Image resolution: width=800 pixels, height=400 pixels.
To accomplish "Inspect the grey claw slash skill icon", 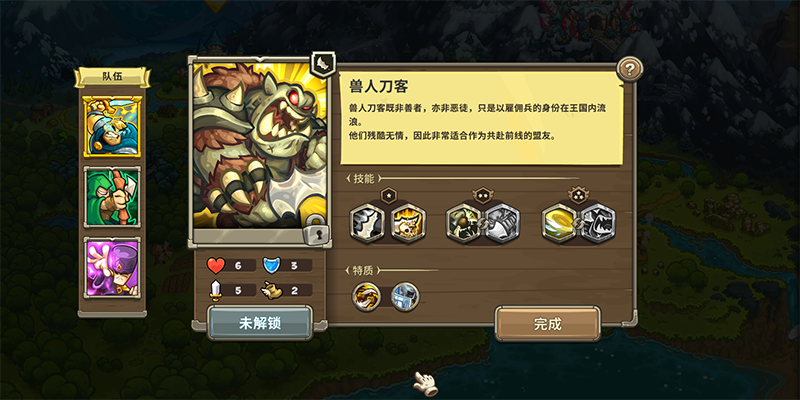I will pos(368,223).
